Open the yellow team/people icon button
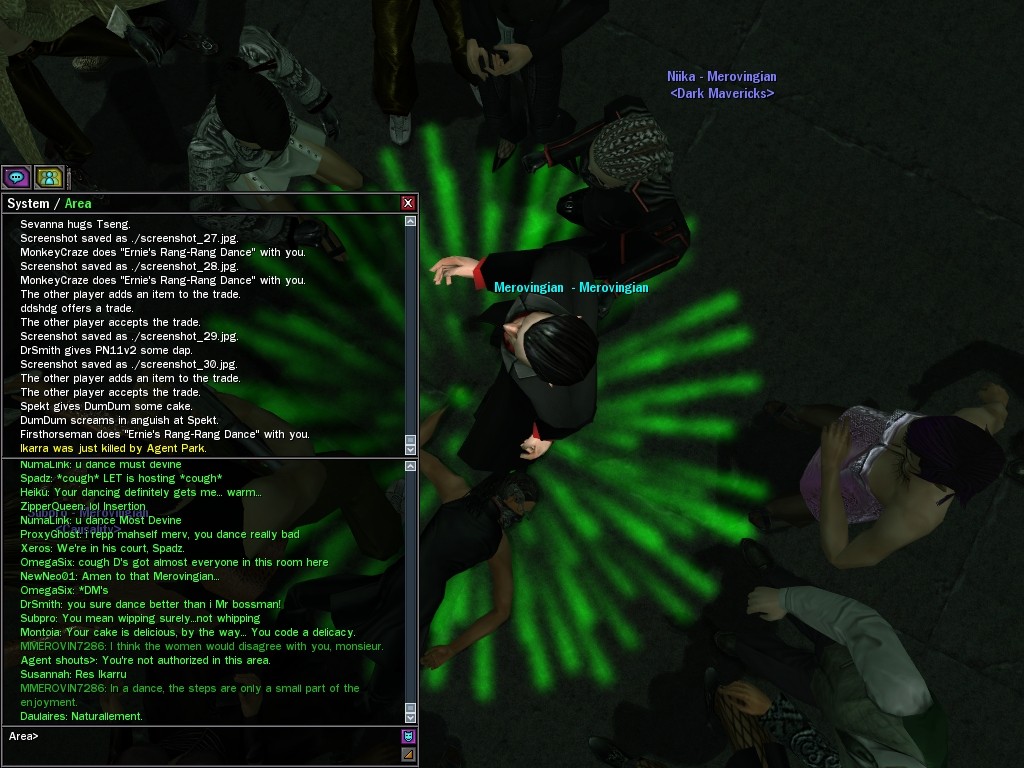Screen dimensions: 1024x768 (x=48, y=178)
